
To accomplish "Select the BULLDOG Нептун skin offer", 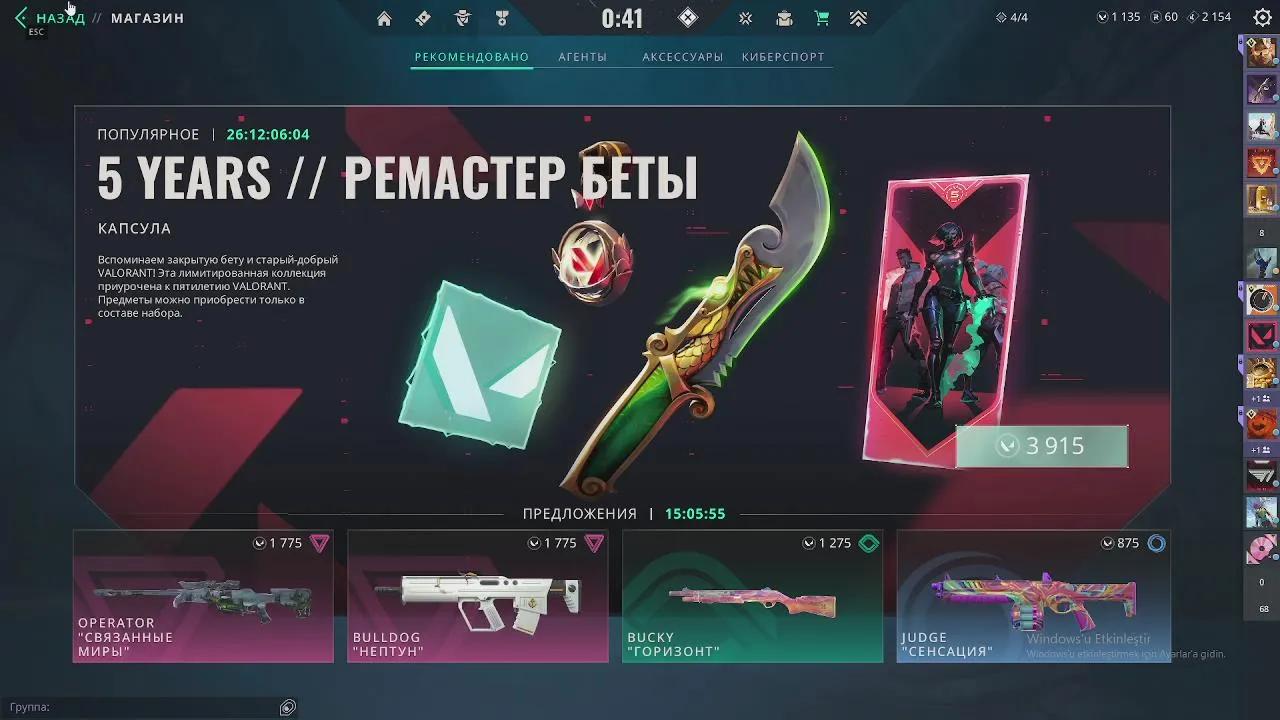I will [x=477, y=596].
